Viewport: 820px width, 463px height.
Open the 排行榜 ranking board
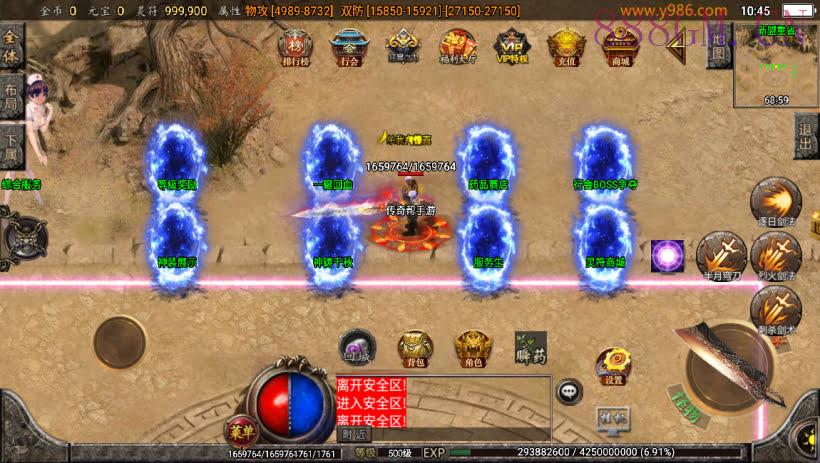[x=295, y=46]
